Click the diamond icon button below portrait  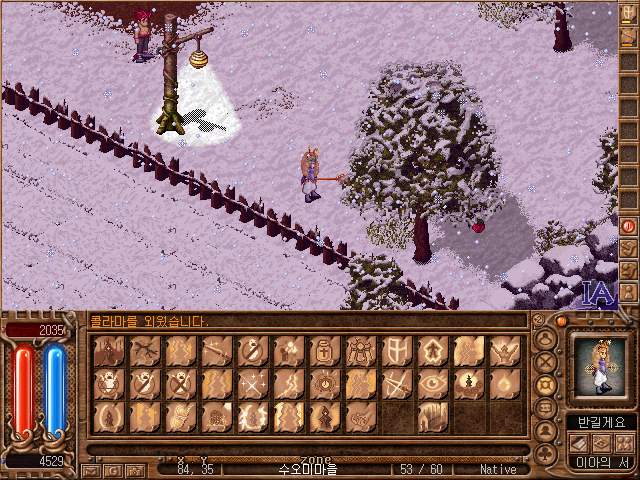[x=602, y=442]
